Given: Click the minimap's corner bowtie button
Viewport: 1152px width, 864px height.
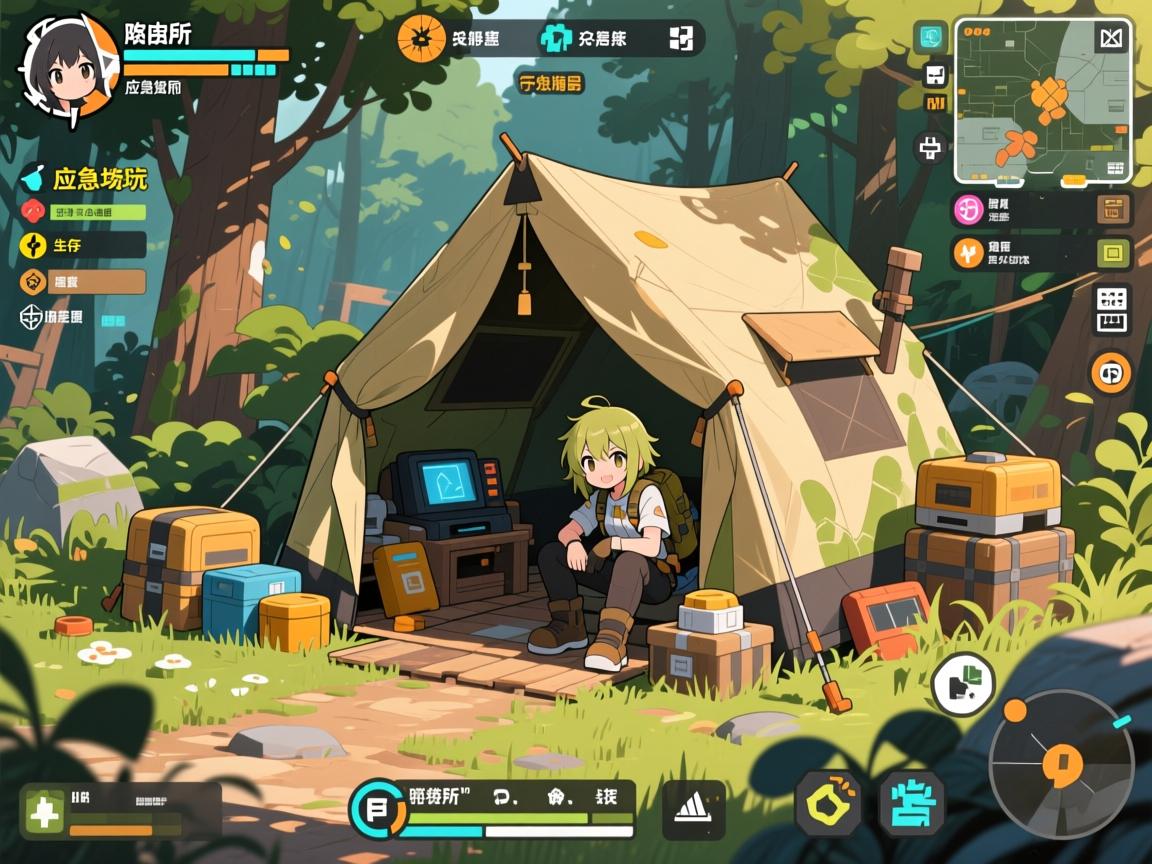Looking at the screenshot, I should pos(1111,39).
